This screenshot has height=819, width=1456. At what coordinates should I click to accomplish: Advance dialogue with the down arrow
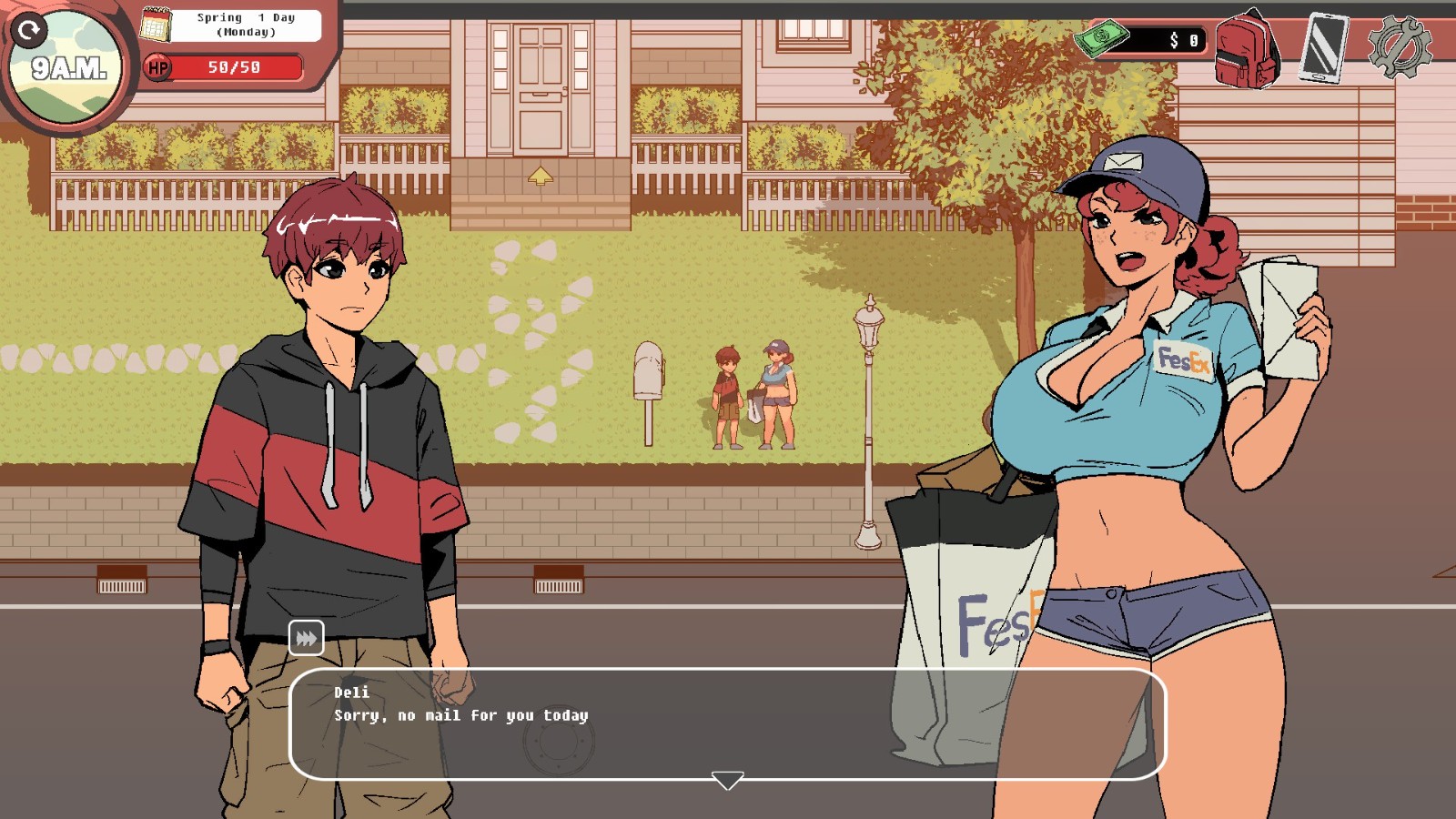click(727, 781)
